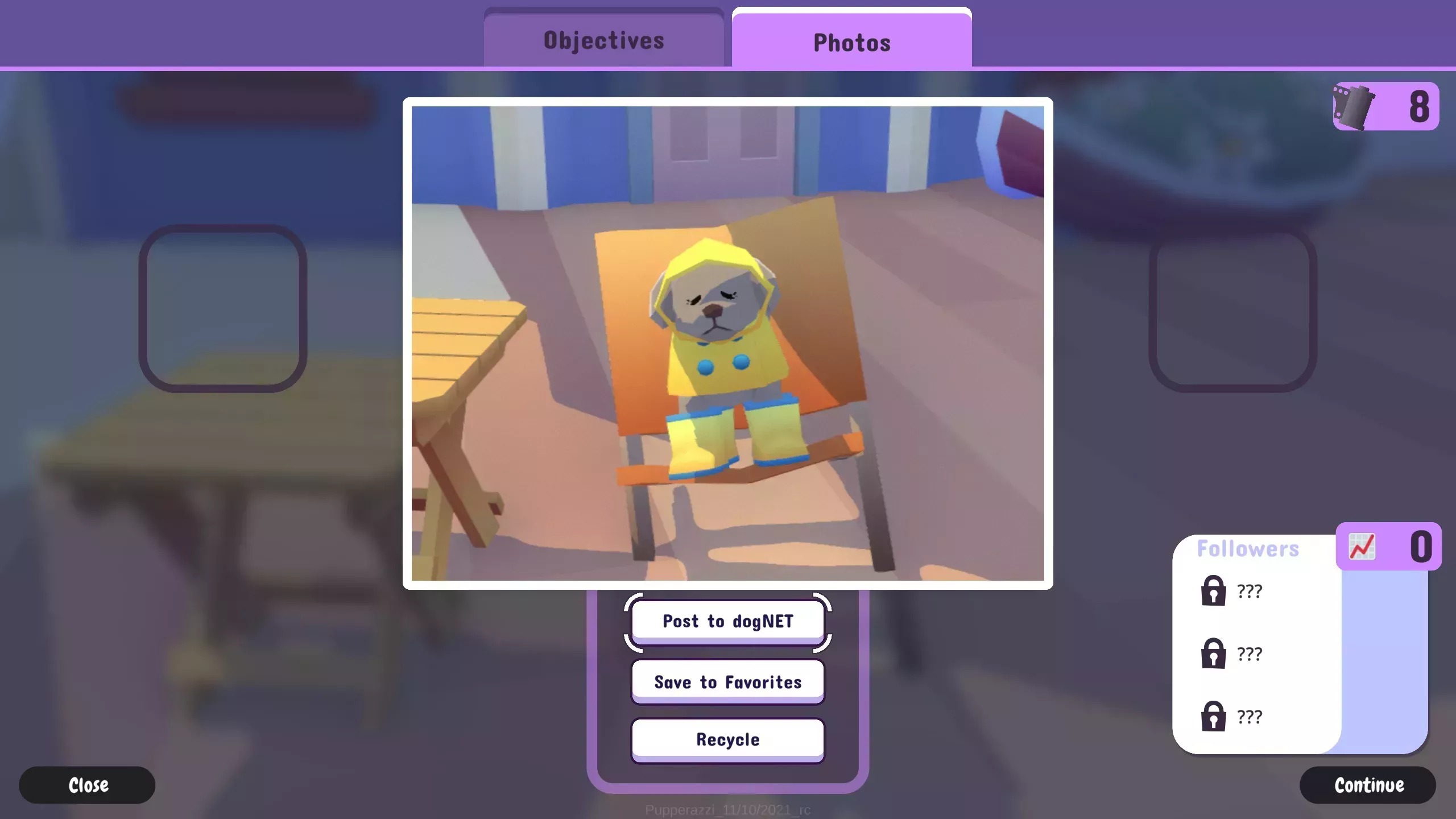Screen dimensions: 1456x819
Task: Close the photos menu
Action: (x=86, y=785)
